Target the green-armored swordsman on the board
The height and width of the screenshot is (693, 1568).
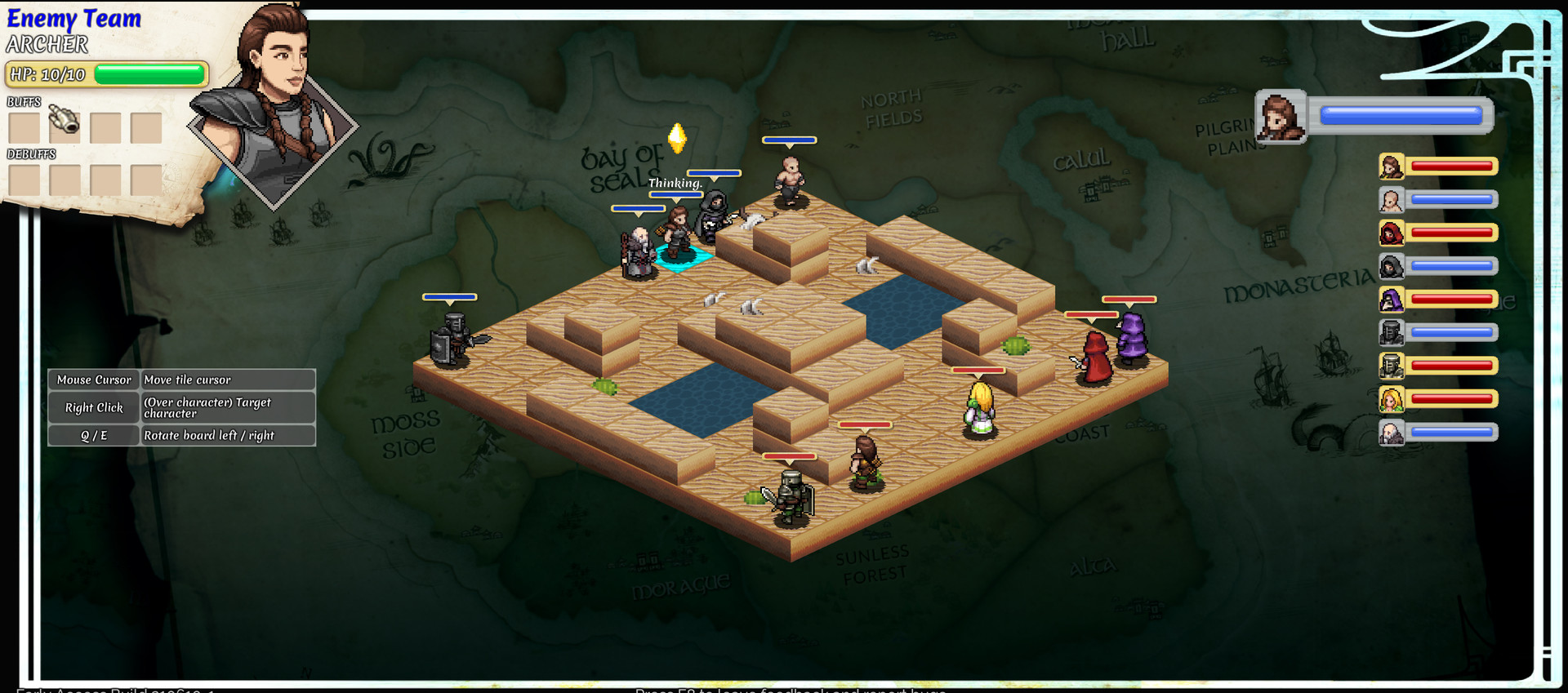[790, 495]
